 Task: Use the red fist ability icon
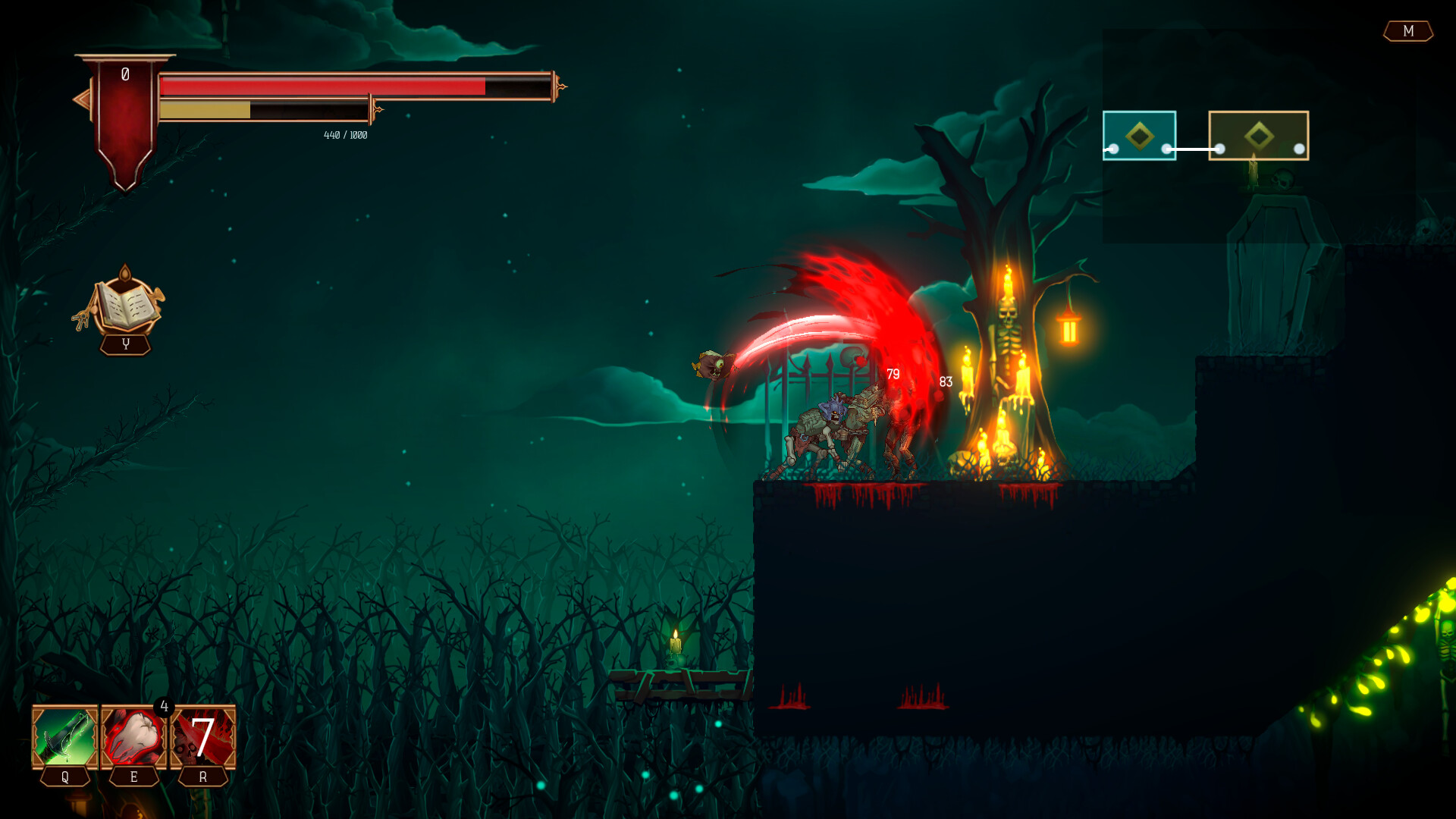coord(133,737)
